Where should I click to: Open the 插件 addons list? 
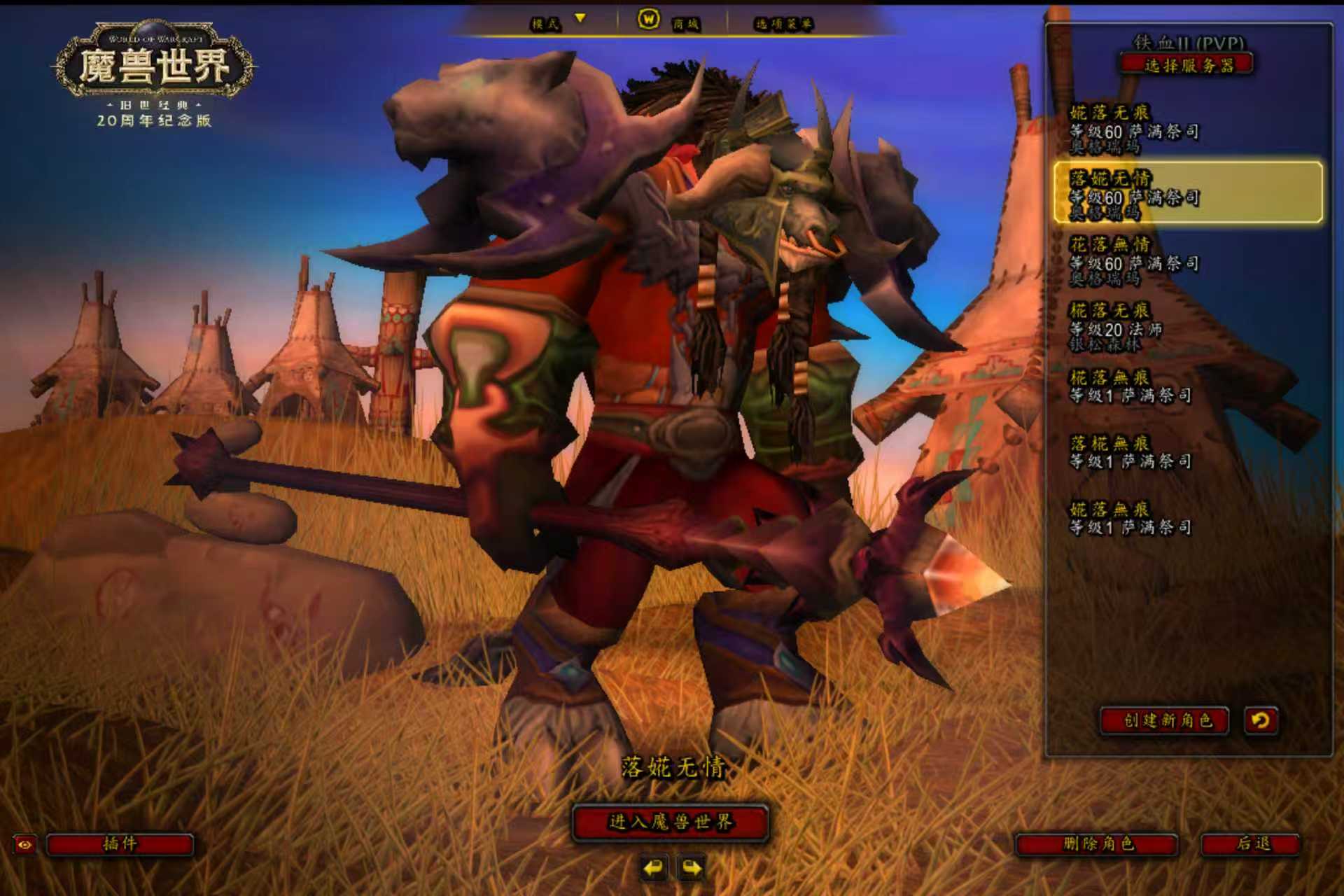(120, 844)
